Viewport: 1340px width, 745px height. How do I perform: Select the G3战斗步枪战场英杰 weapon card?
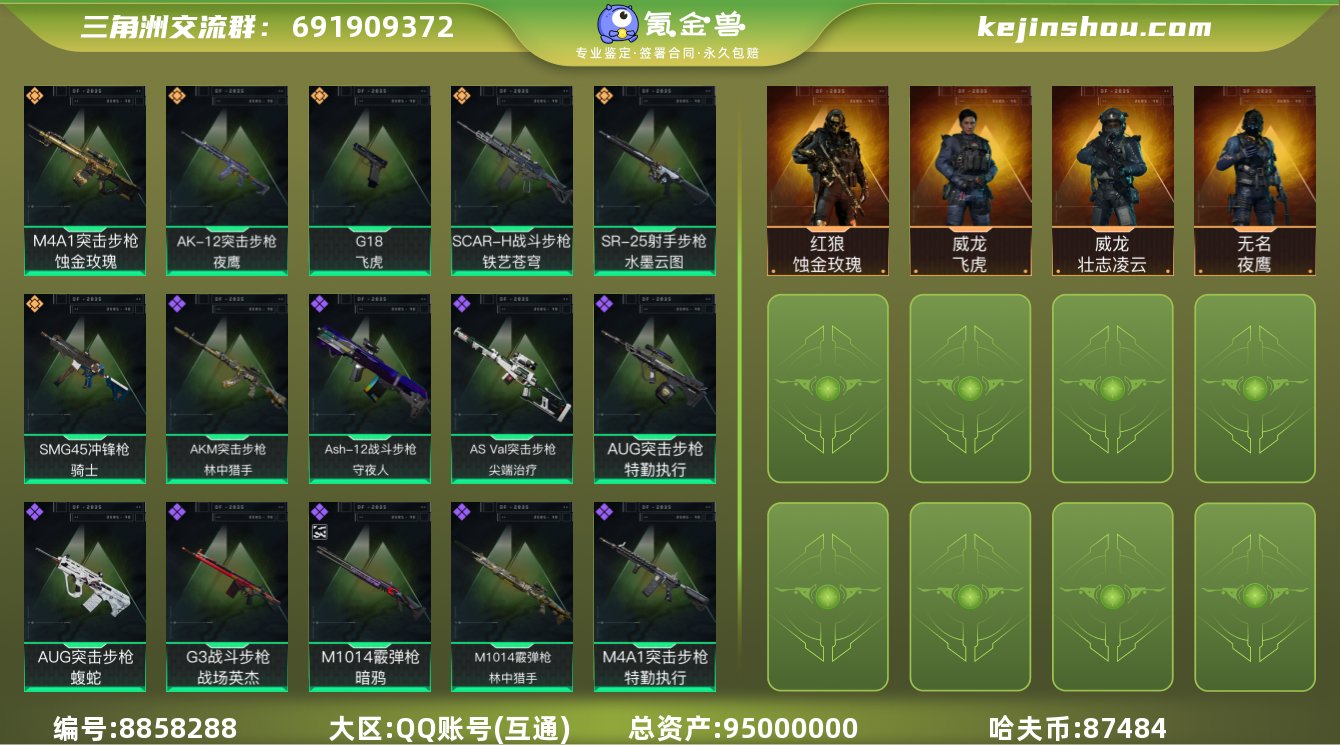point(226,595)
